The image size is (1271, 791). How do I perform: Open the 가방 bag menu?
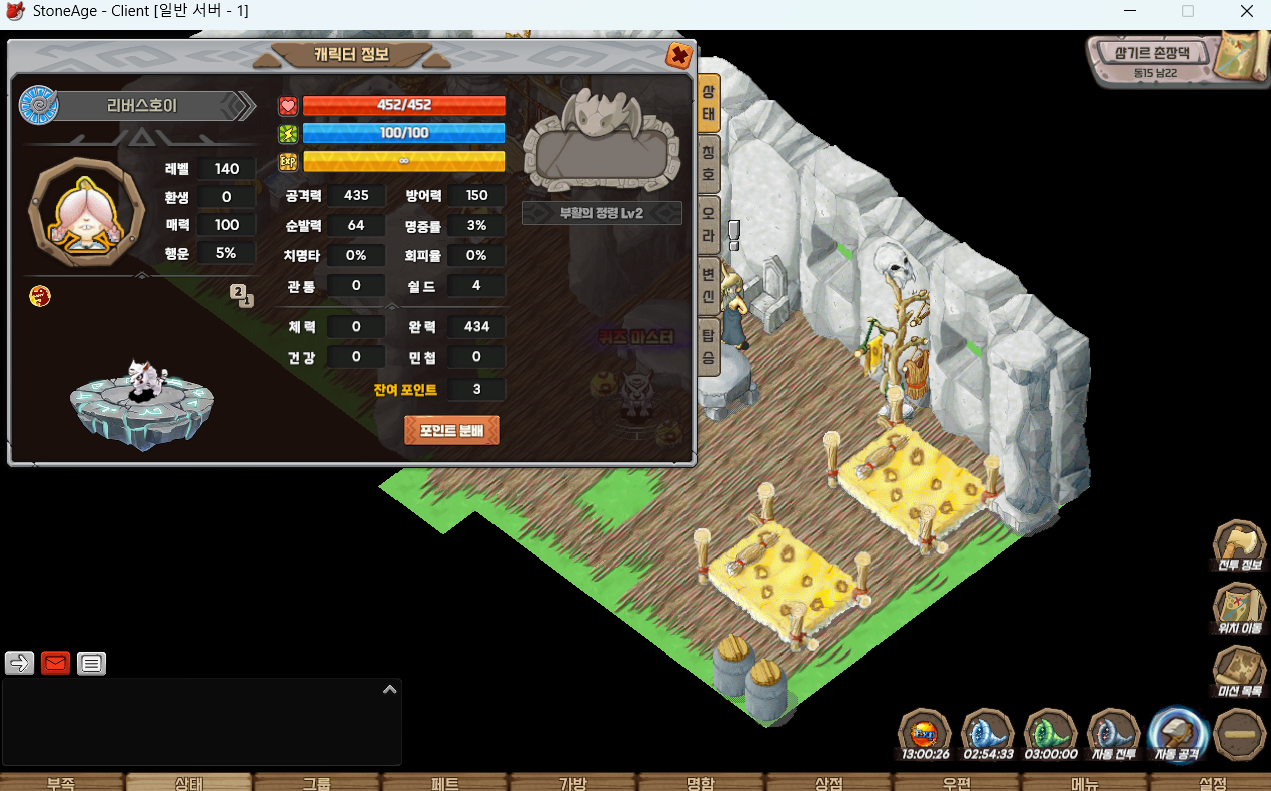[573, 783]
